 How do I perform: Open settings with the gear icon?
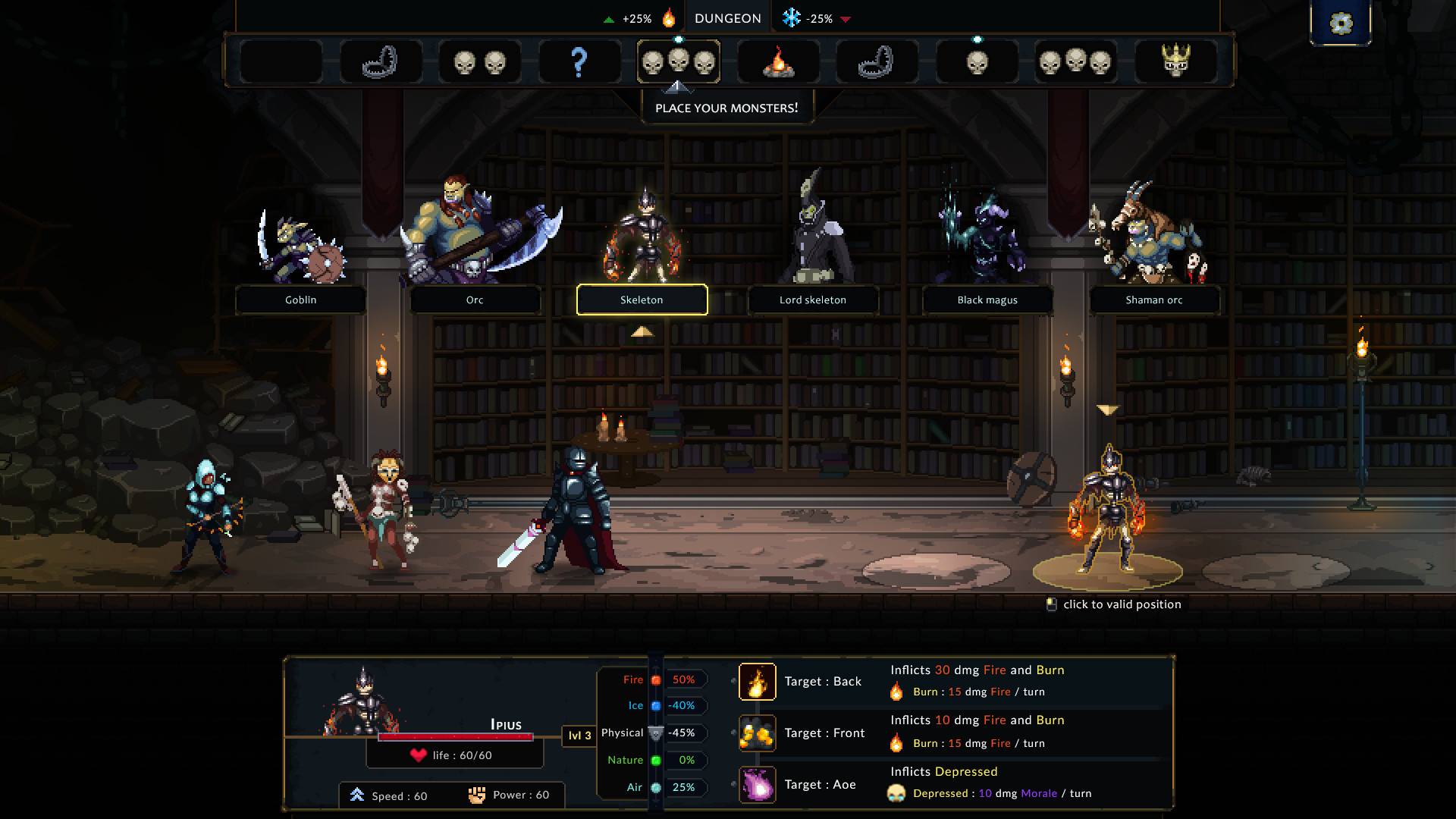coord(1341,23)
